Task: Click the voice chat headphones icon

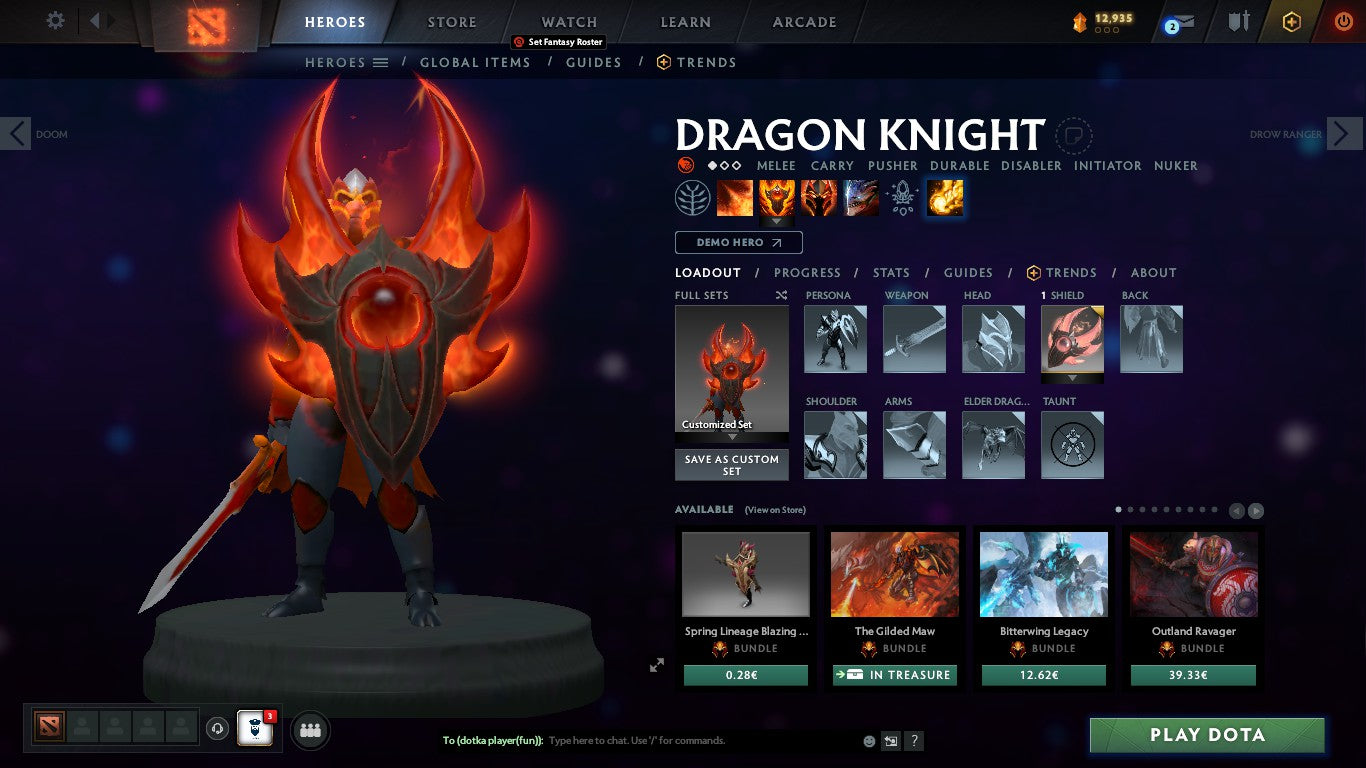Action: (x=219, y=730)
